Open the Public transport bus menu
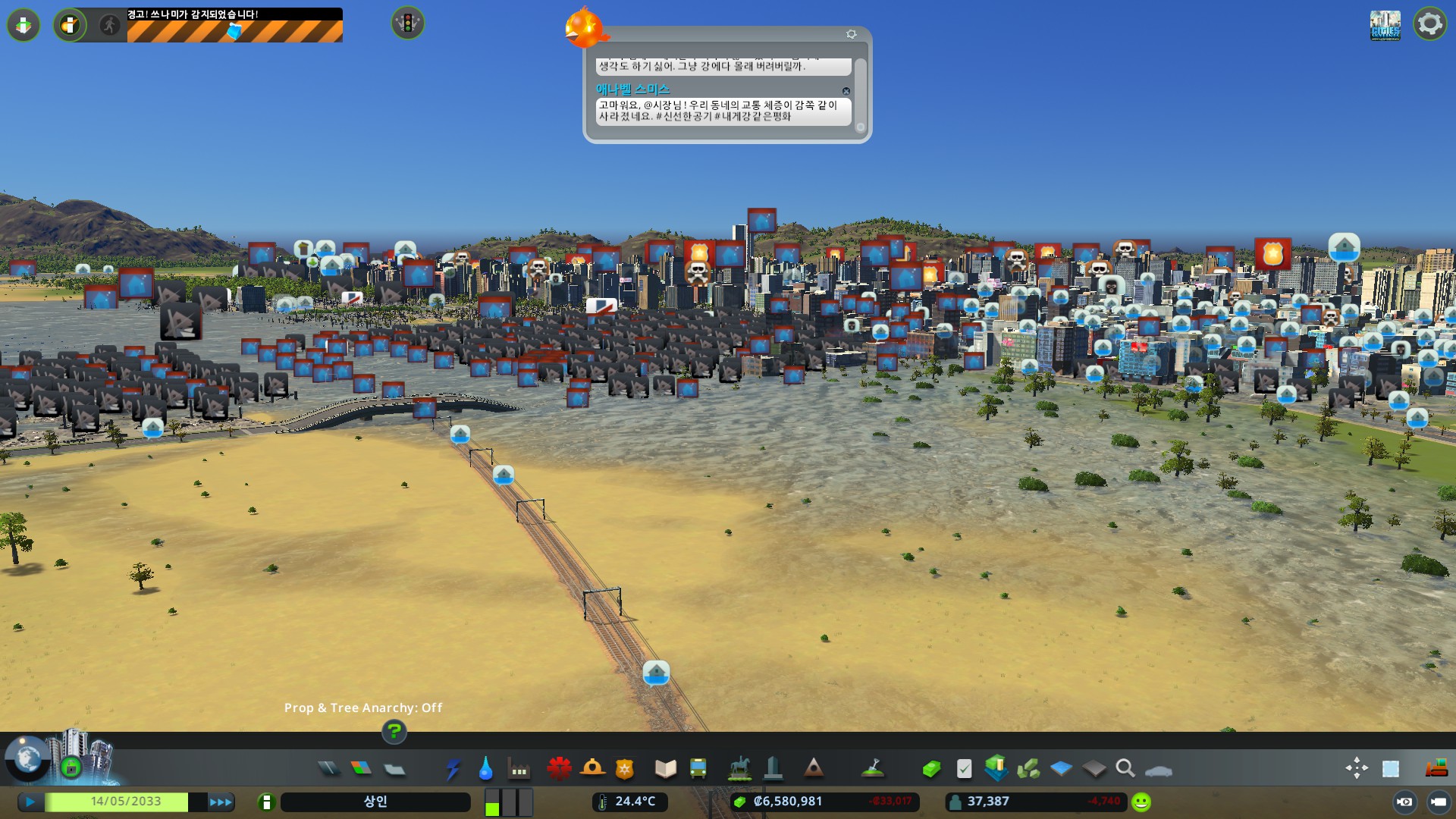The width and height of the screenshot is (1456, 819). pos(698,769)
